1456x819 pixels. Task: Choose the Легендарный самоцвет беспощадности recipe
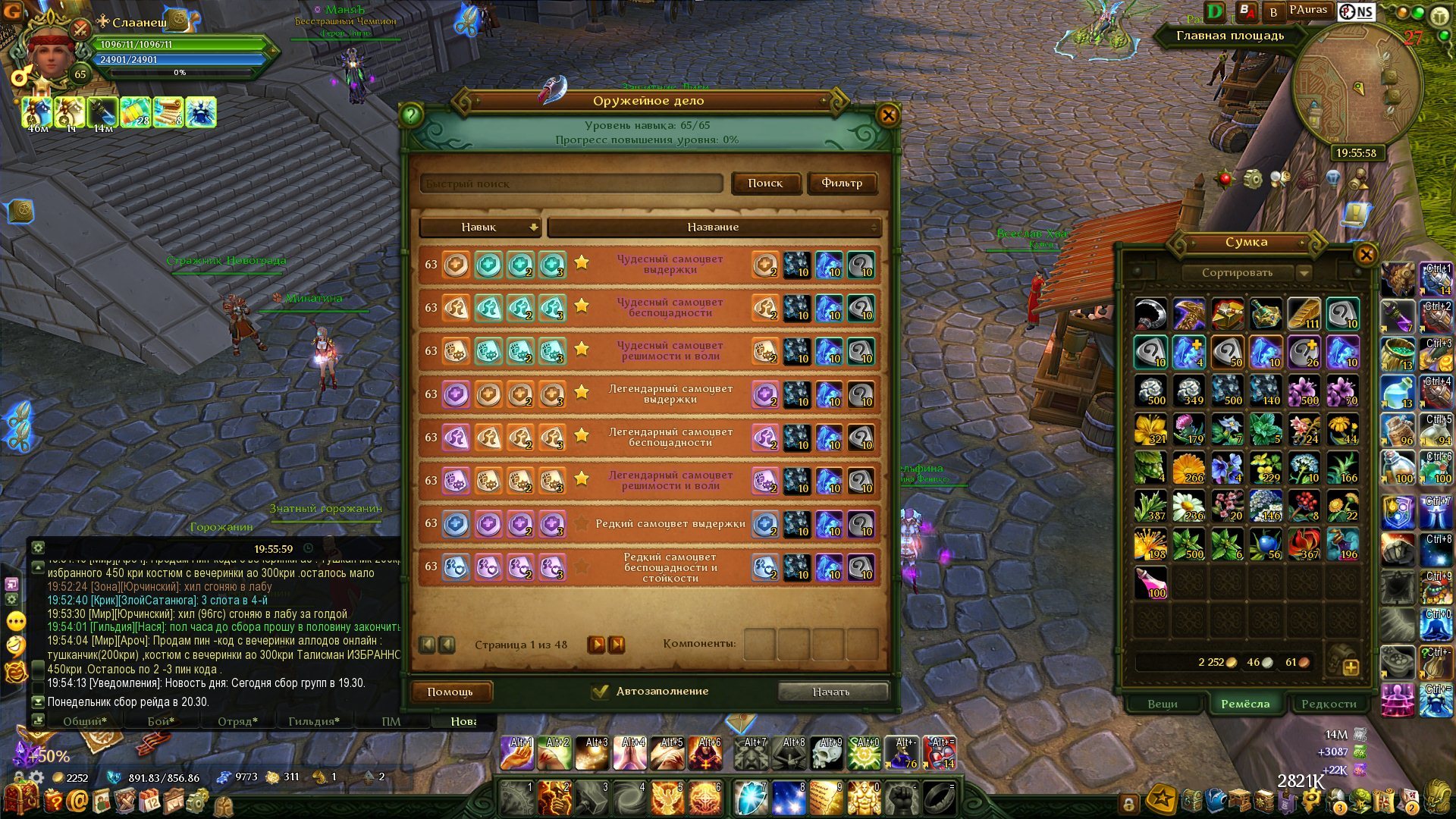pyautogui.click(x=670, y=437)
